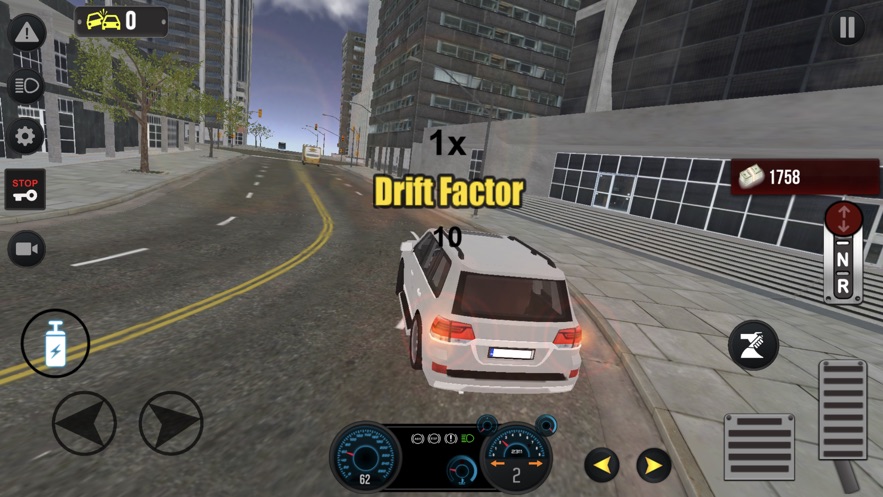Turn on the right yellow turn signal
Screen dimensions: 883x497
pos(653,464)
